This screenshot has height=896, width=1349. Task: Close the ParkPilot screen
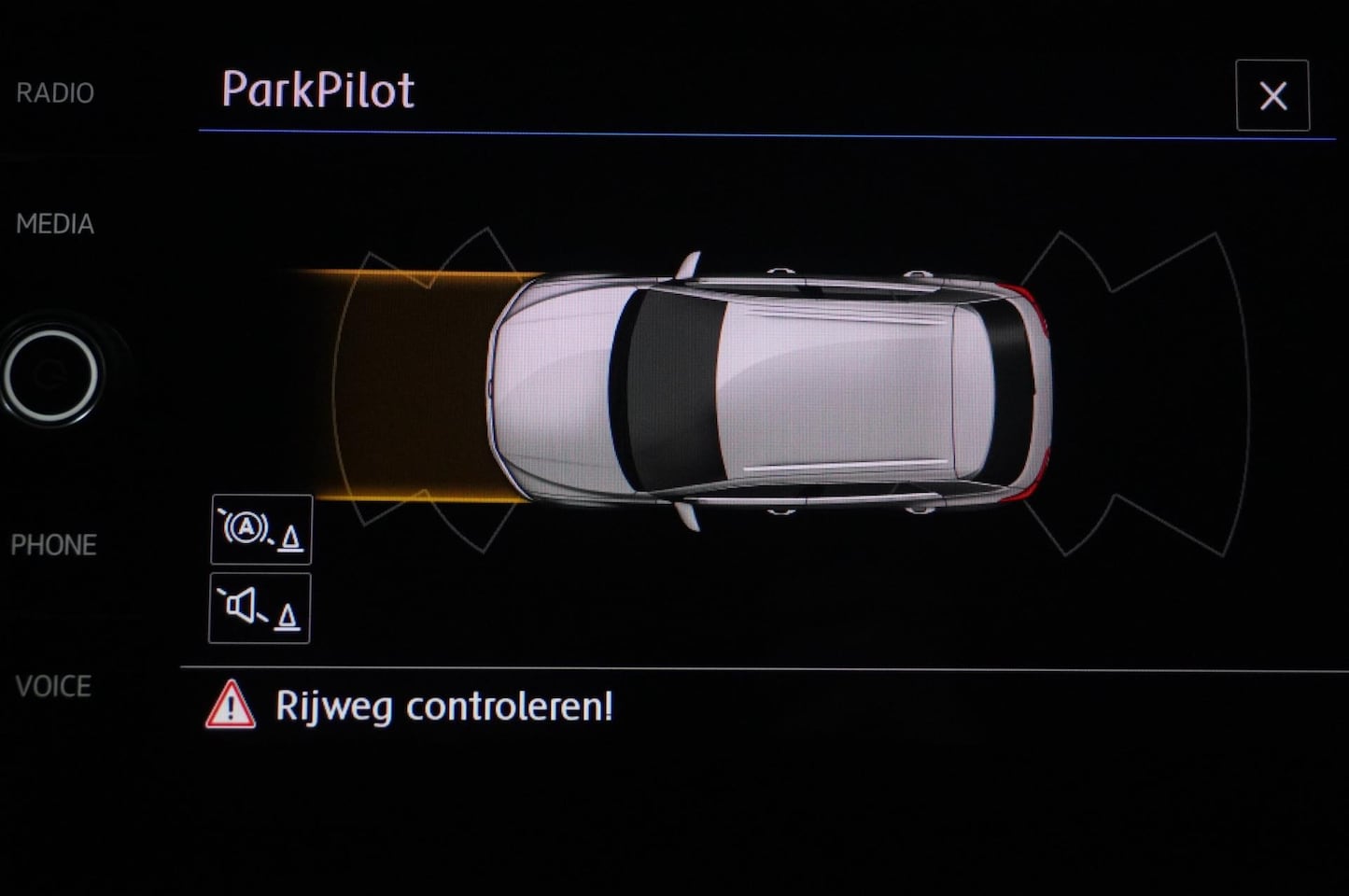tap(1272, 96)
